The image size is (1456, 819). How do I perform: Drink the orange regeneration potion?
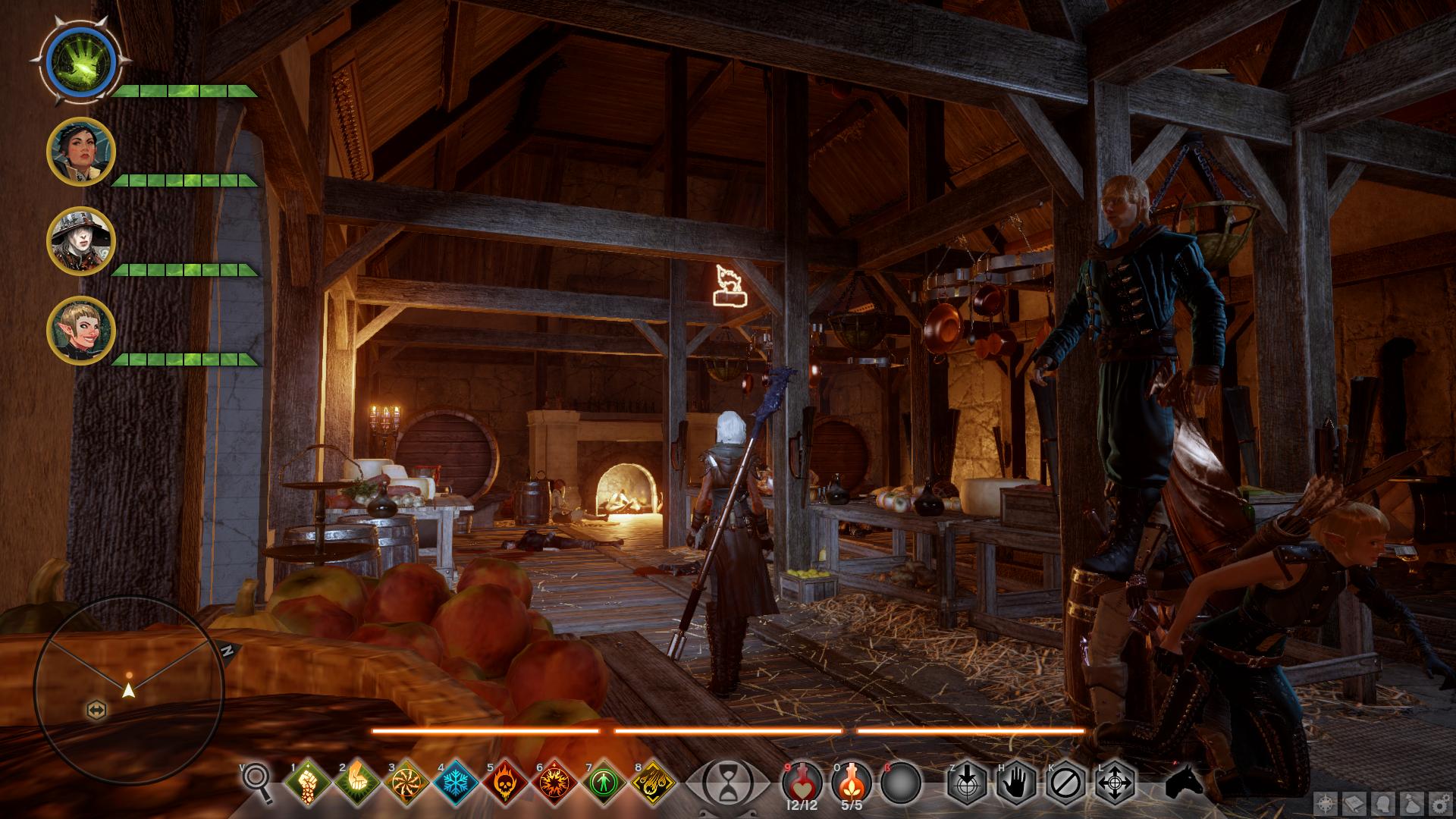pos(852,781)
